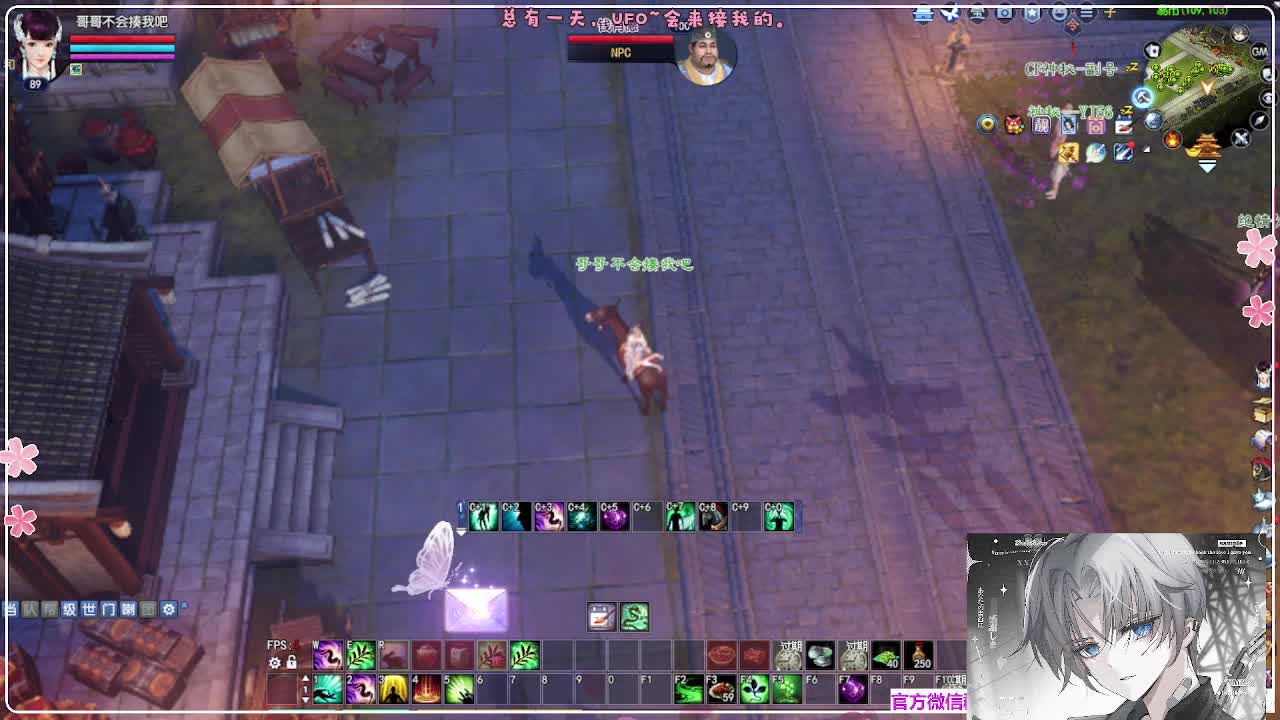
Task: Toggle the eye visibility icon on the minimap edge
Action: click(x=1267, y=96)
